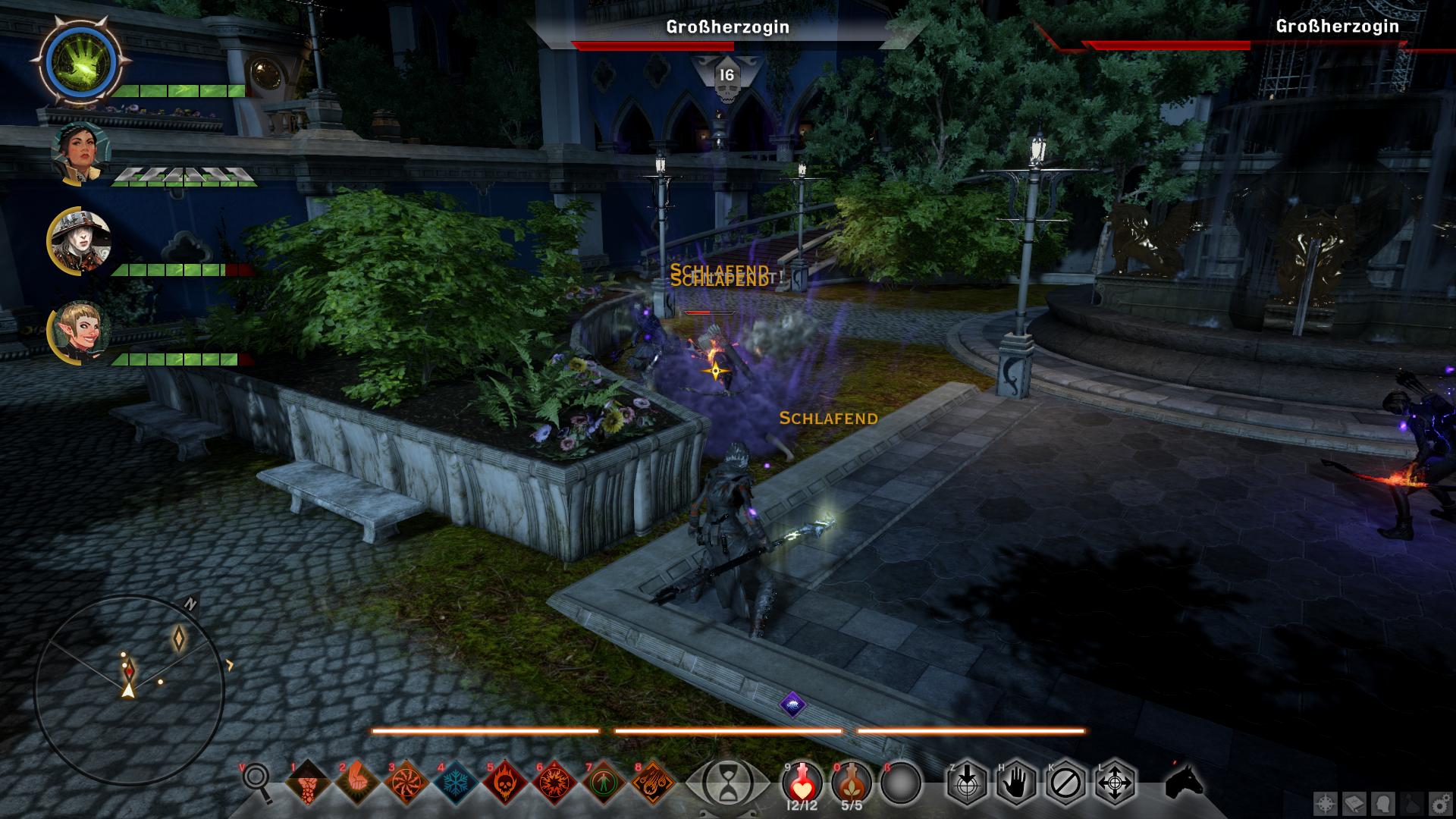Summon the horse mount

point(1185,781)
